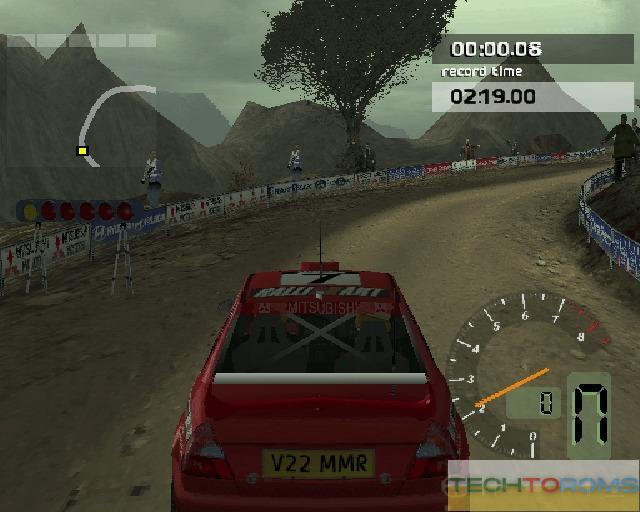Open the TechToRoms watermark logo
The width and height of the screenshot is (640, 512).
[x=542, y=486]
